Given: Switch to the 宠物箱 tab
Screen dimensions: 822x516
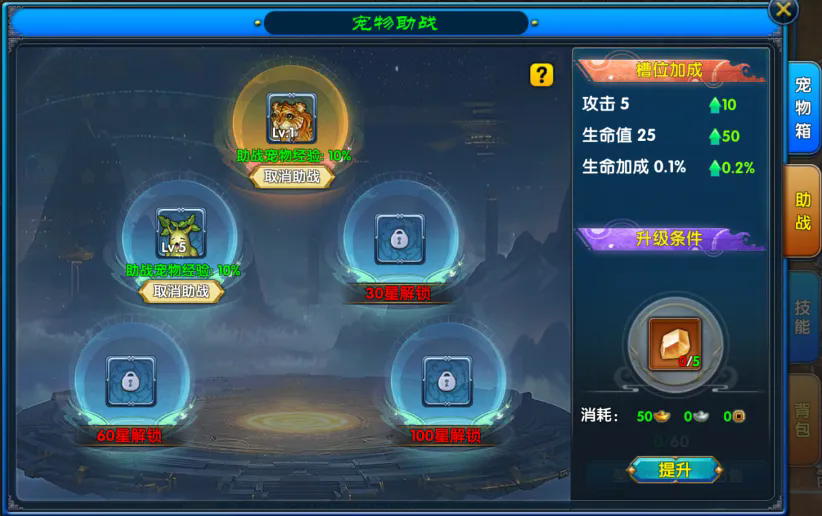Looking at the screenshot, I should click(x=804, y=106).
